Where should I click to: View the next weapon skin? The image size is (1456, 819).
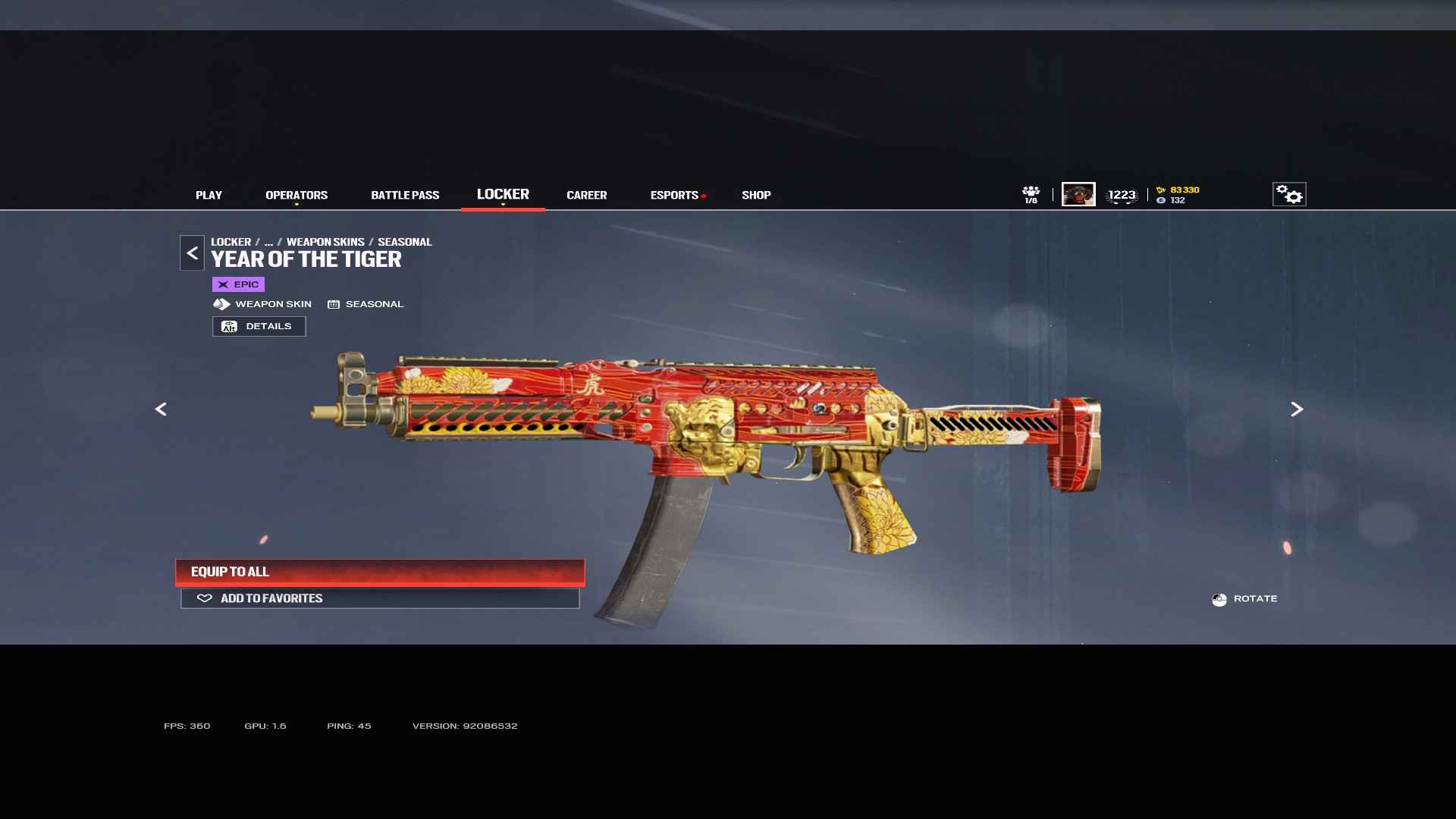coord(1297,409)
